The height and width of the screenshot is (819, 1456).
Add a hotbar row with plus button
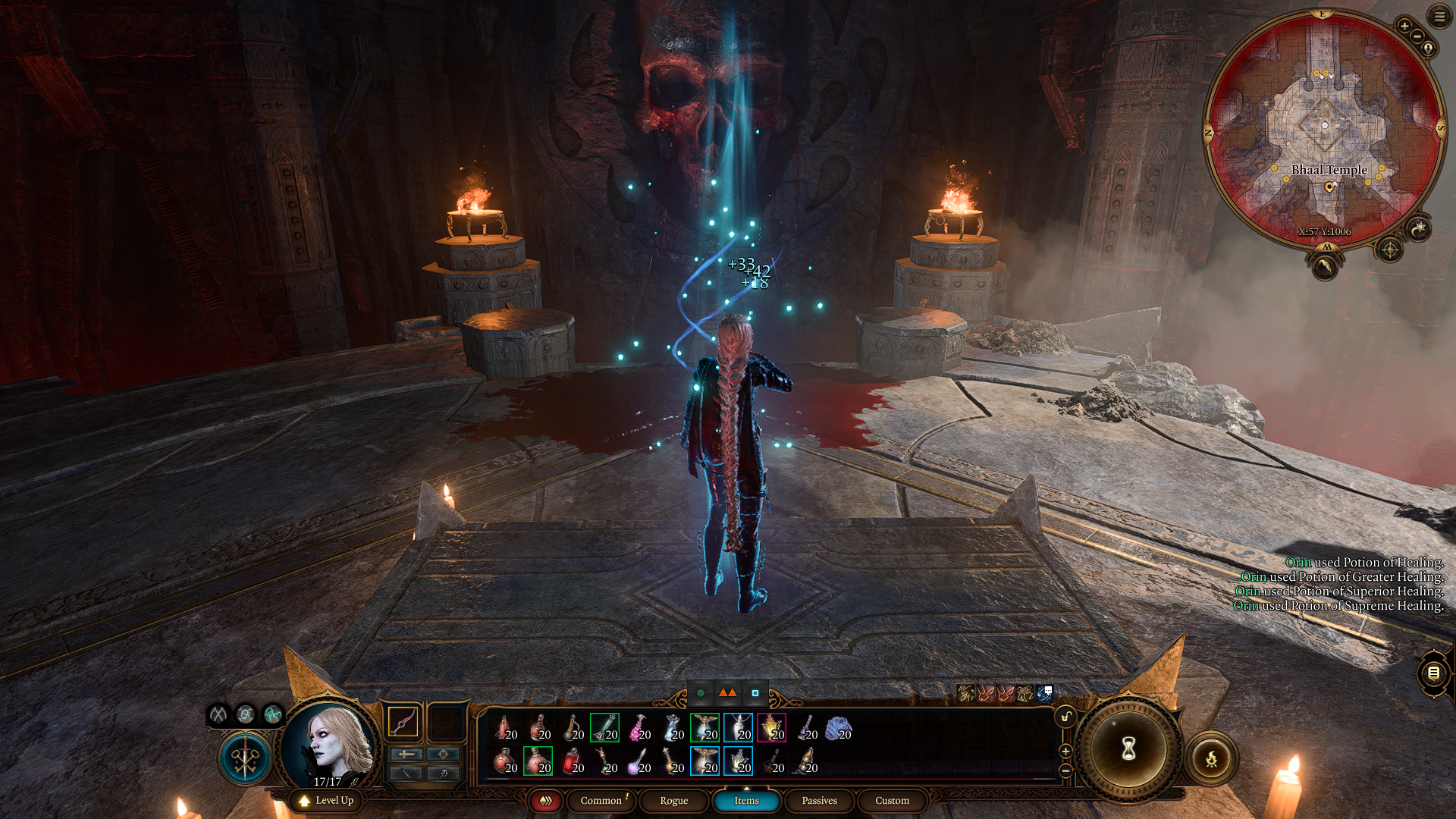pyautogui.click(x=1065, y=752)
